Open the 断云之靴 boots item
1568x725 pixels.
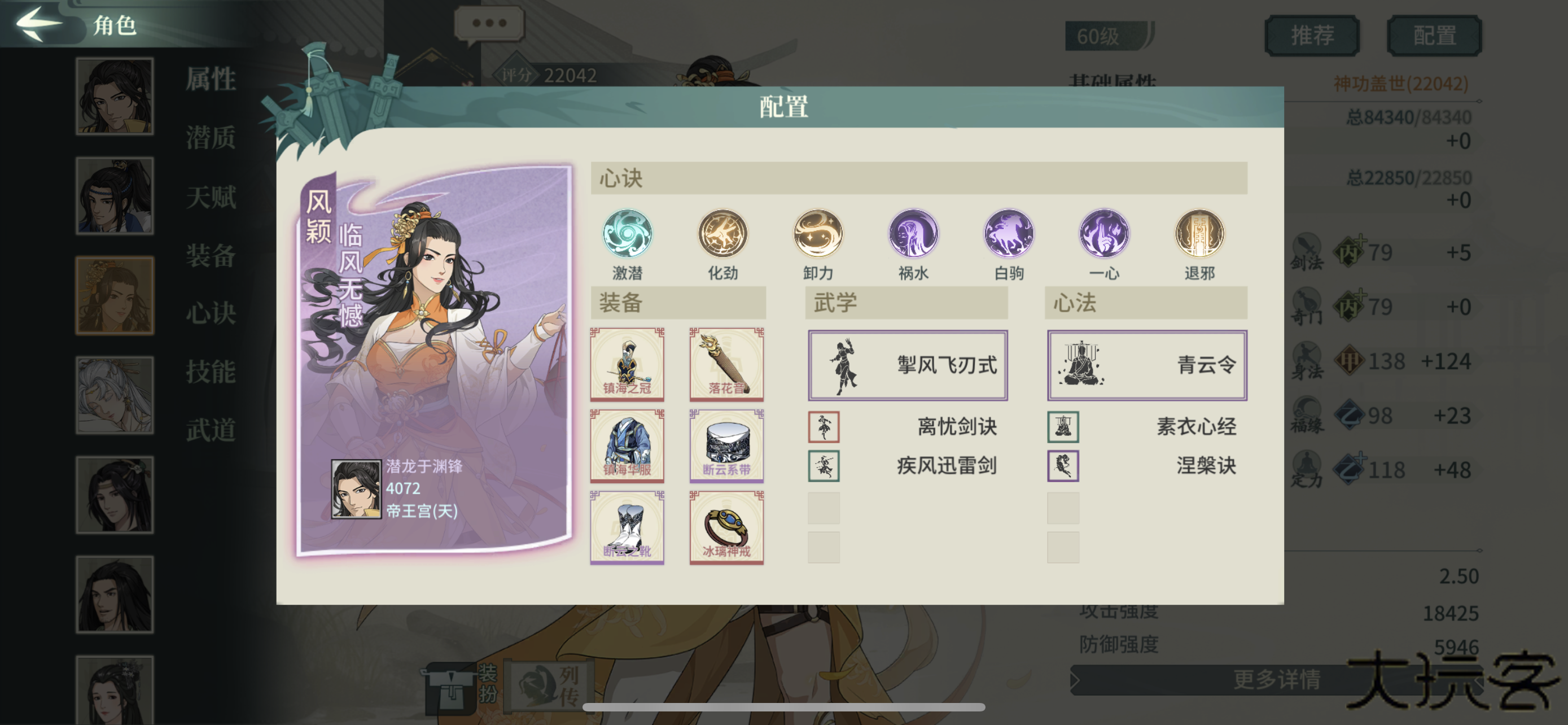(x=628, y=529)
